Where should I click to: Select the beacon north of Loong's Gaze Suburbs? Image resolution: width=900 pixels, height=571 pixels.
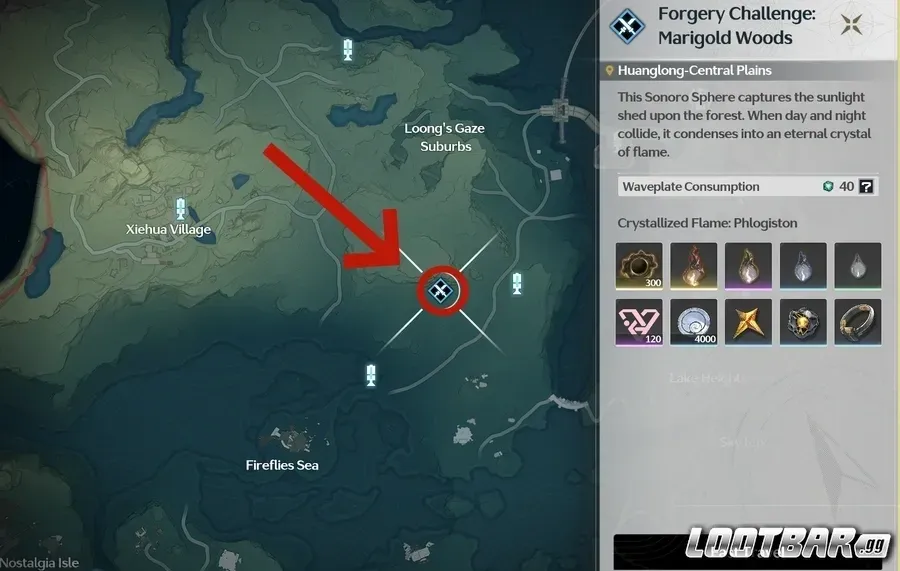(x=348, y=49)
